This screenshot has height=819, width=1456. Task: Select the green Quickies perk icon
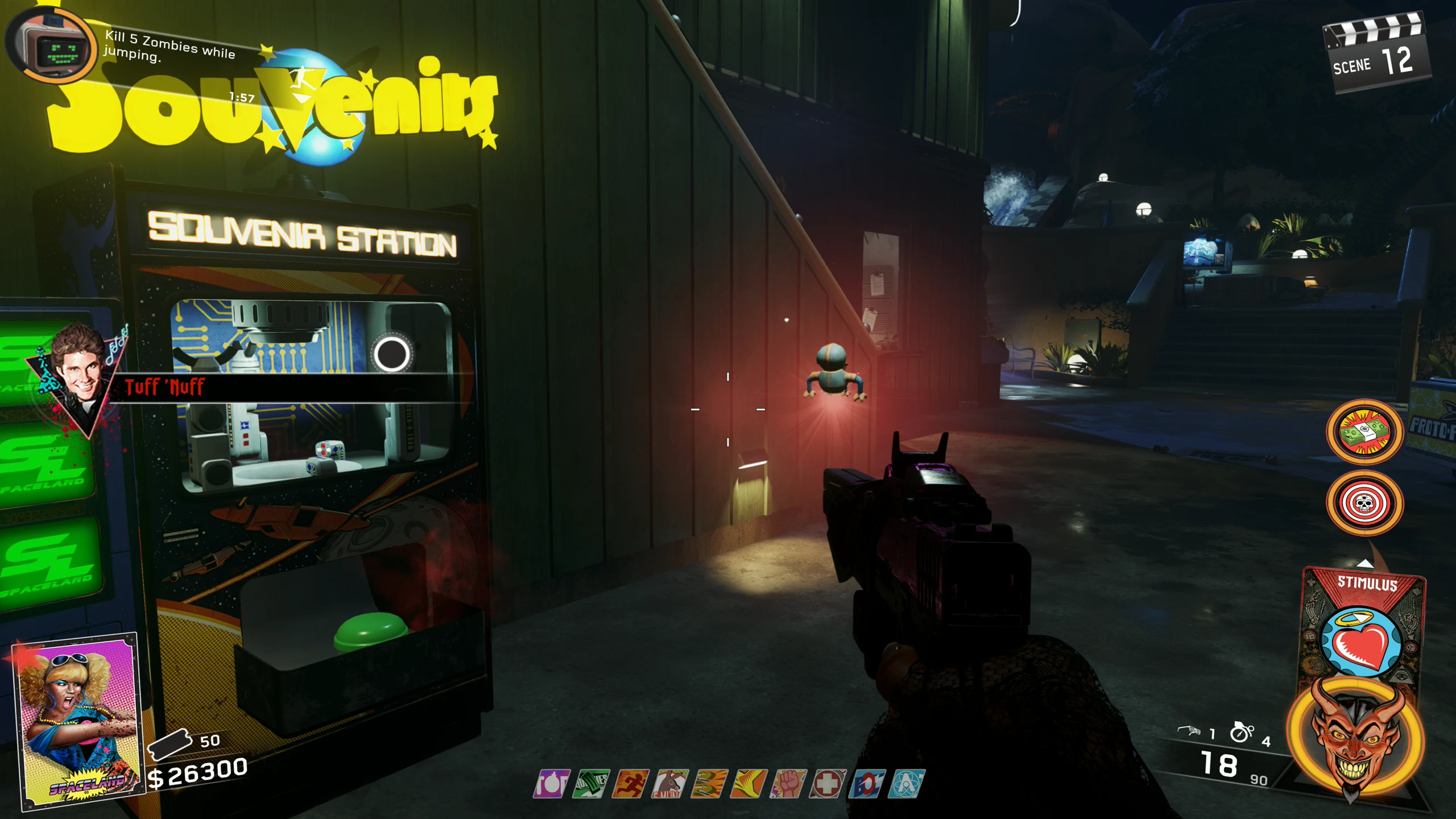[x=591, y=784]
